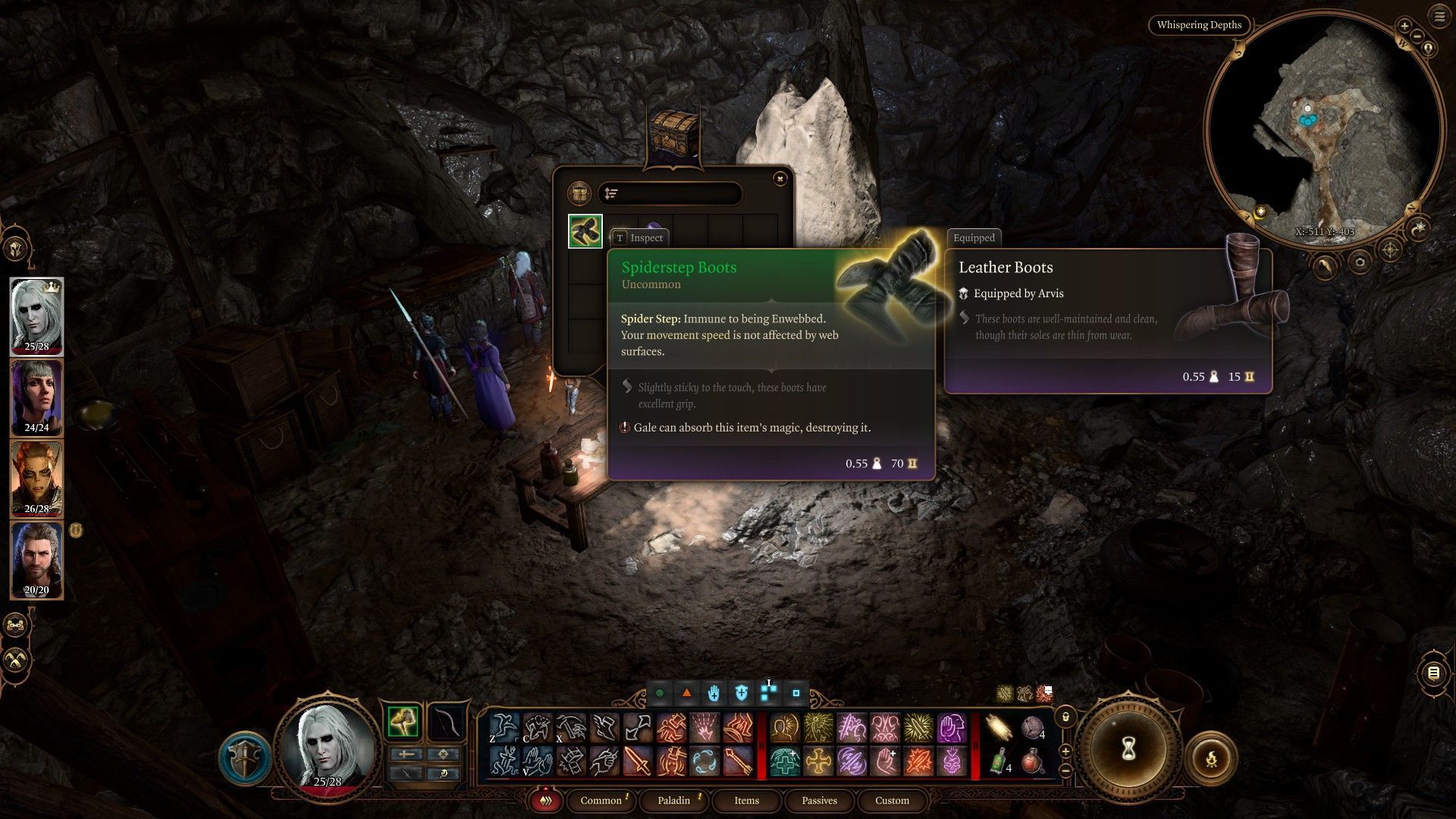Select the Spiderstep Boots slot
Viewport: 1456px width, 819px height.
585,231
